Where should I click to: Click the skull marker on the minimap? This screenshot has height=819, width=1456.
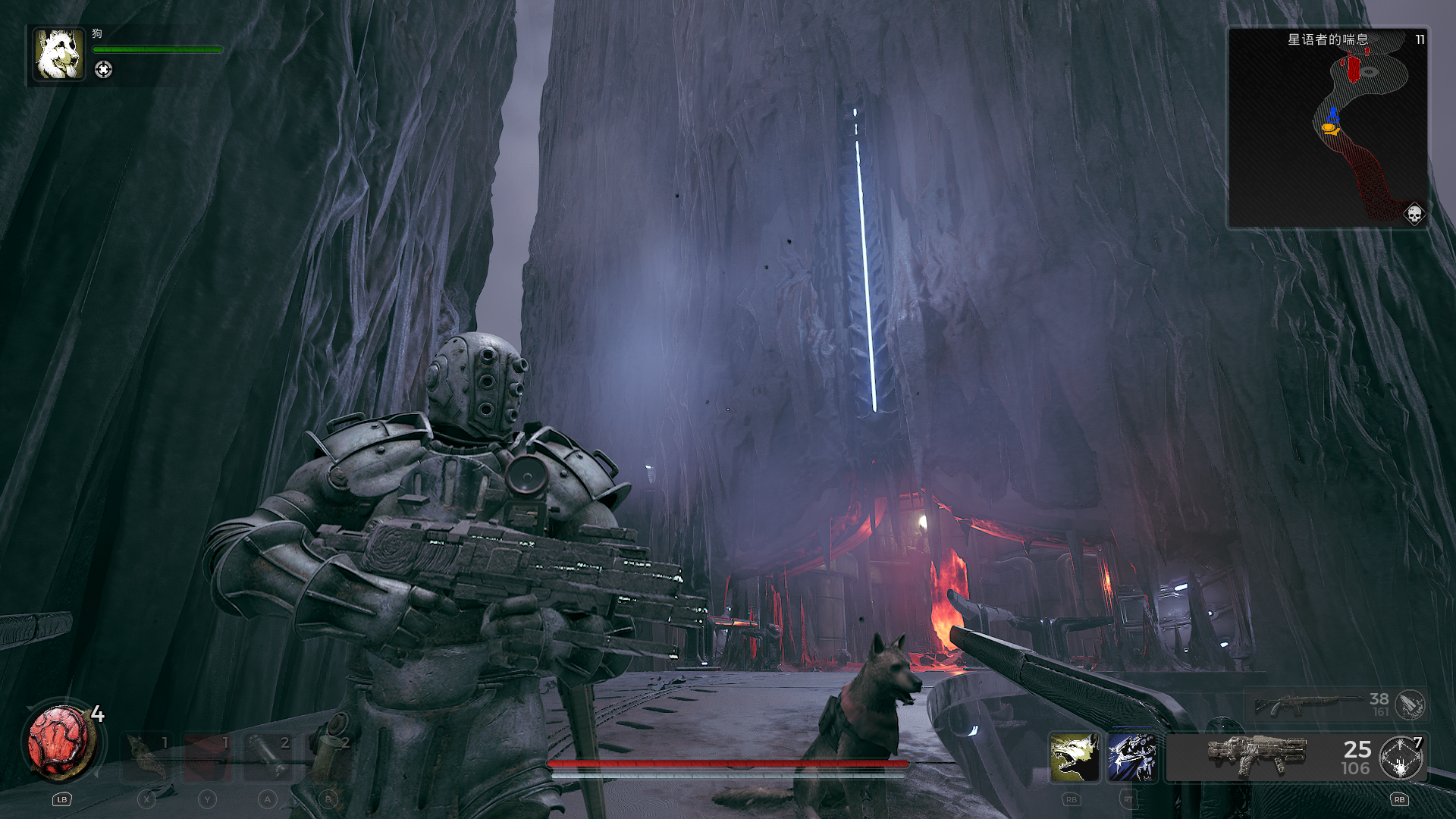click(x=1414, y=215)
